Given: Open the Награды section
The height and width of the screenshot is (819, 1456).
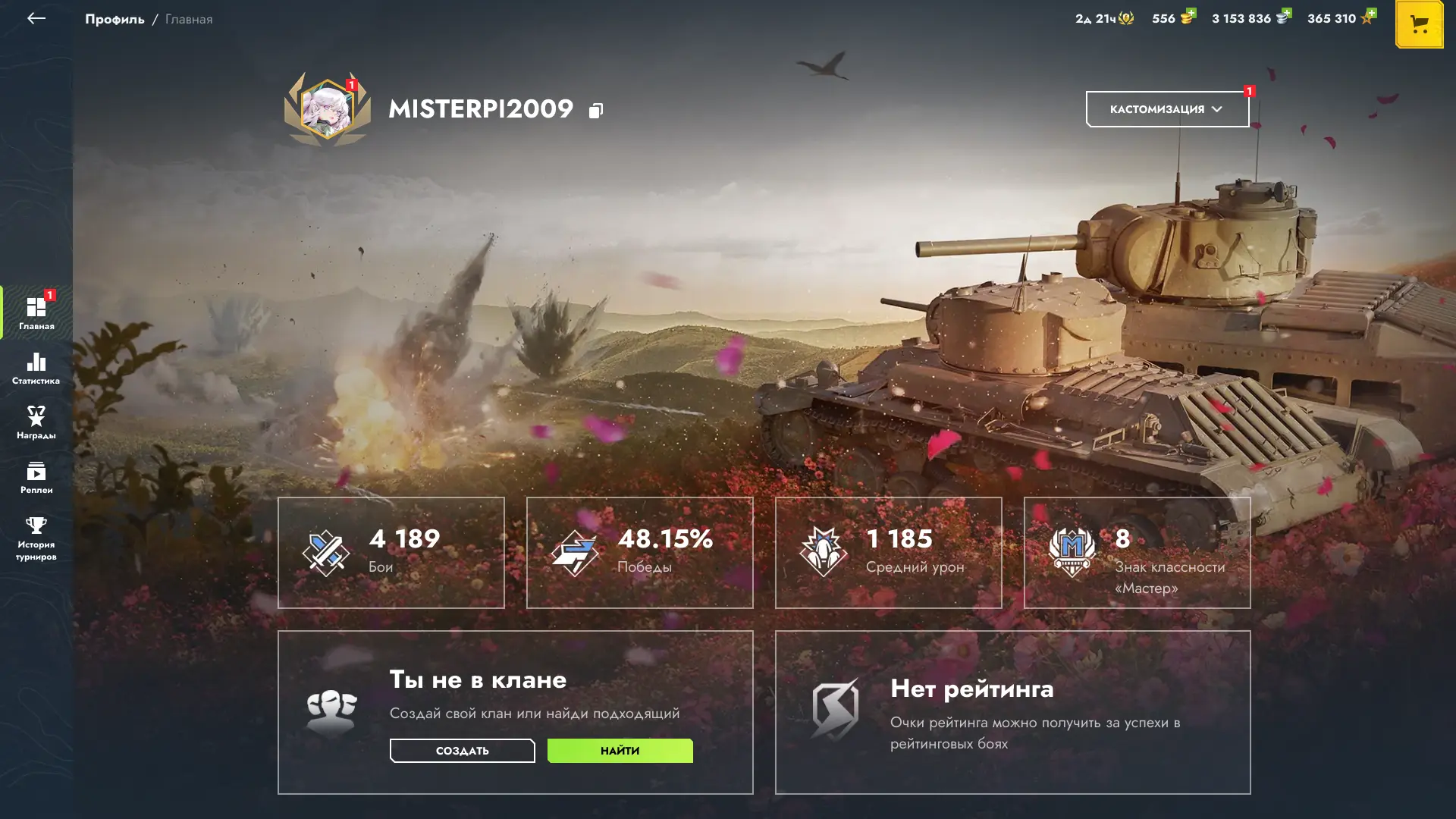Looking at the screenshot, I should coord(36,423).
